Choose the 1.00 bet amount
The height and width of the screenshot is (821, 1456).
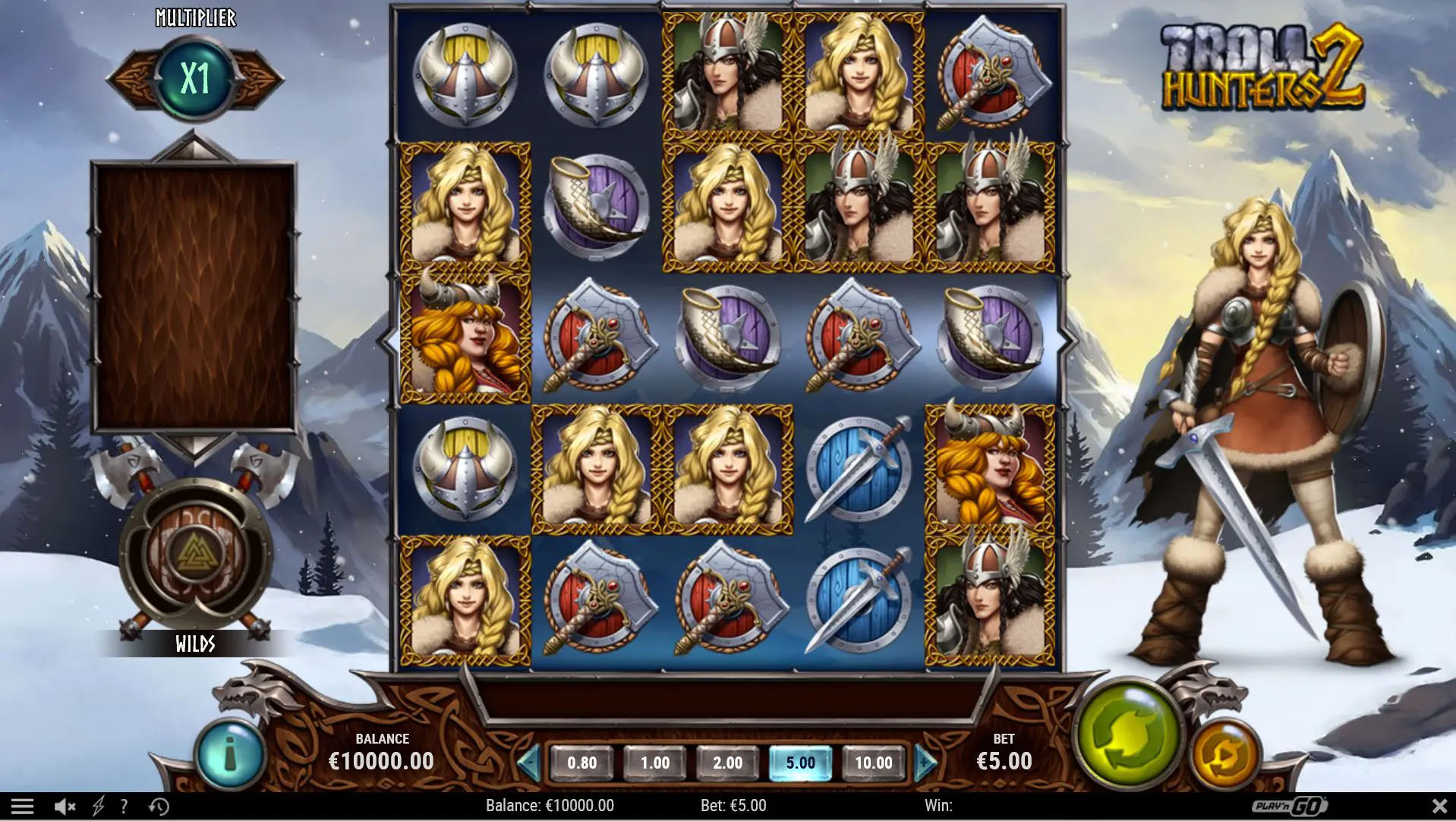point(654,763)
